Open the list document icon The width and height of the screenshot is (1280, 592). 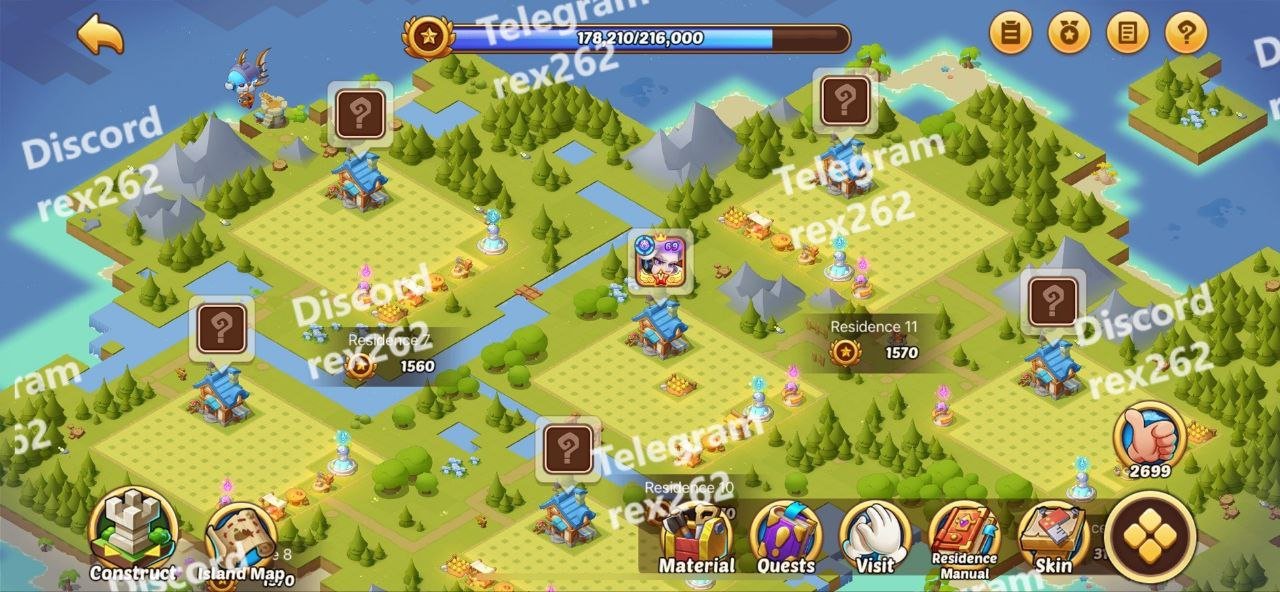point(1127,34)
